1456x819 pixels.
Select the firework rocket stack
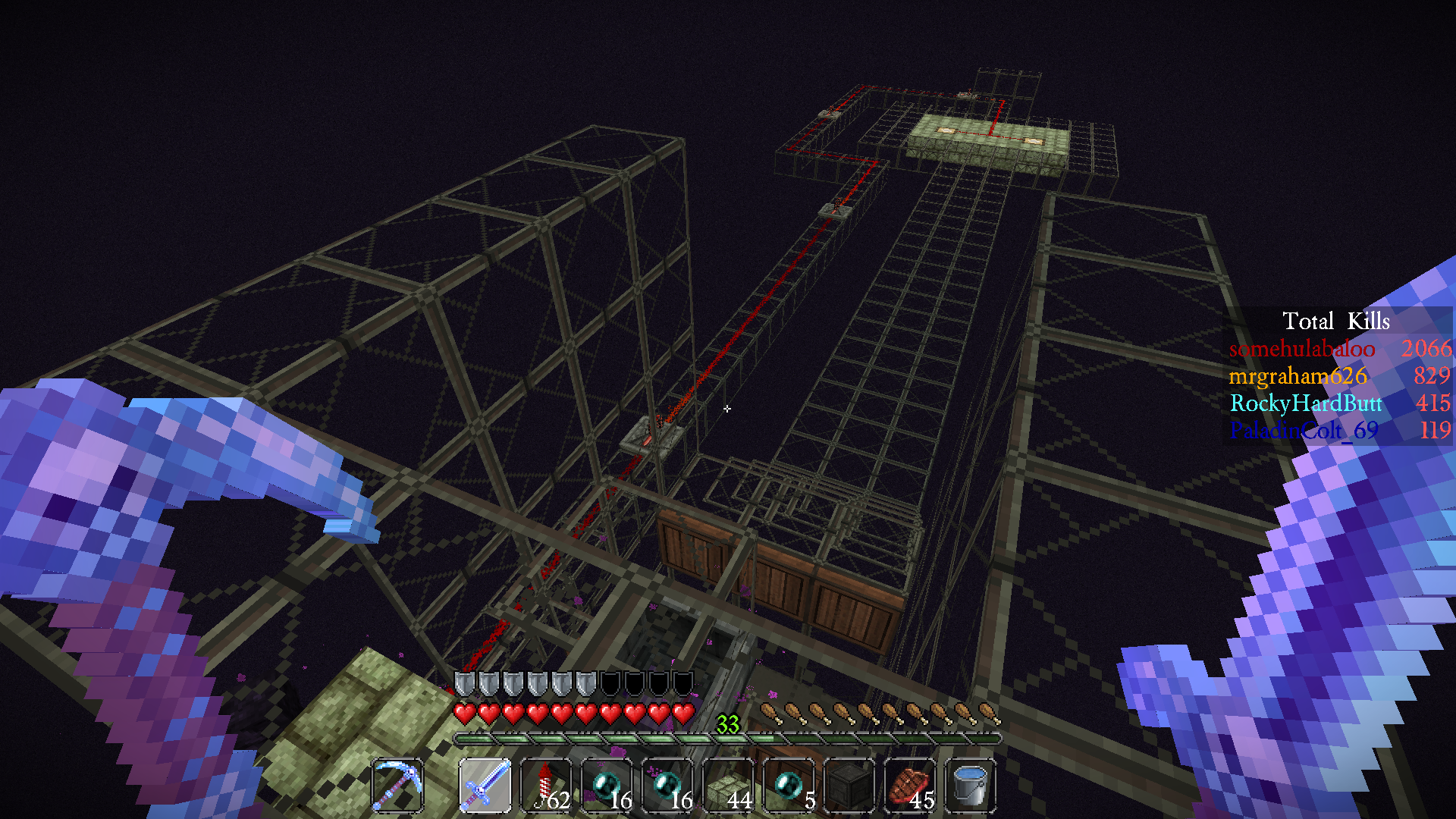[546, 785]
